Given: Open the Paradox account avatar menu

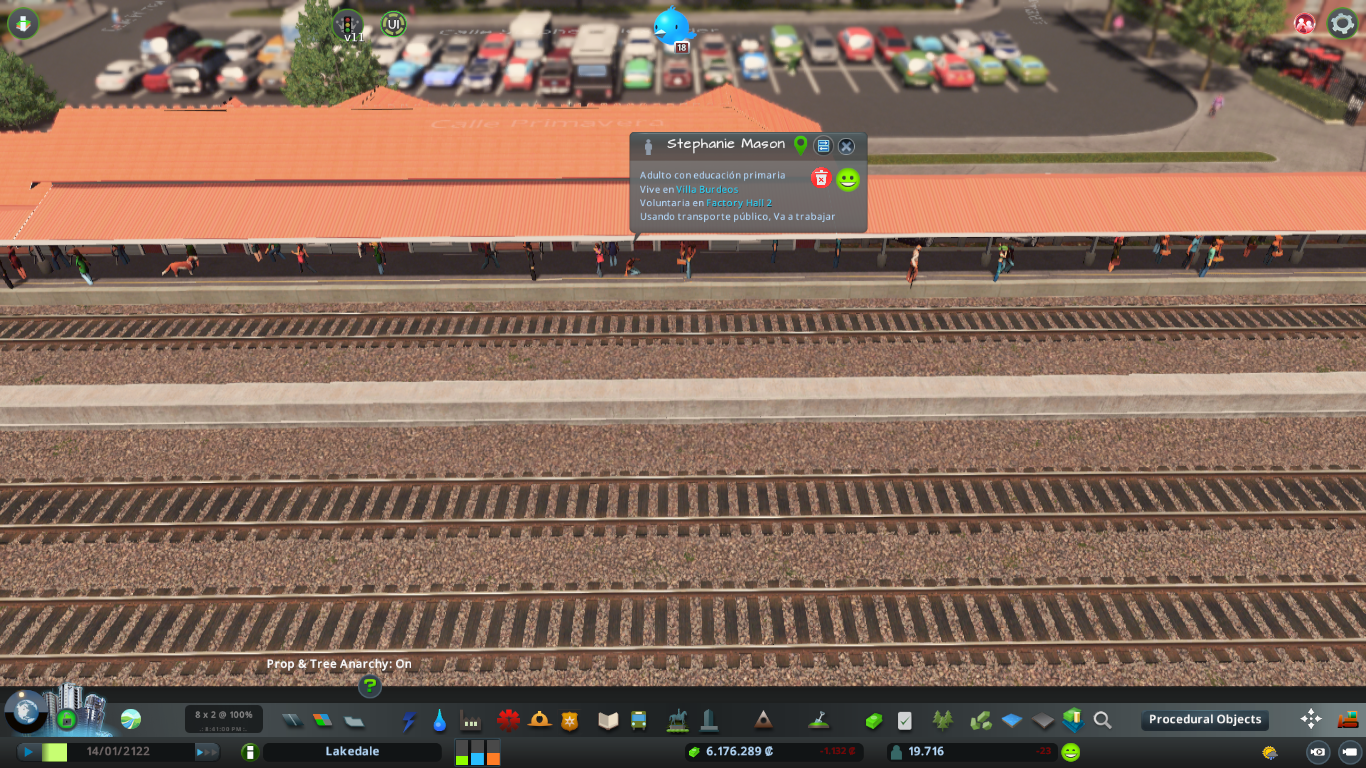Looking at the screenshot, I should pyautogui.click(x=1302, y=22).
